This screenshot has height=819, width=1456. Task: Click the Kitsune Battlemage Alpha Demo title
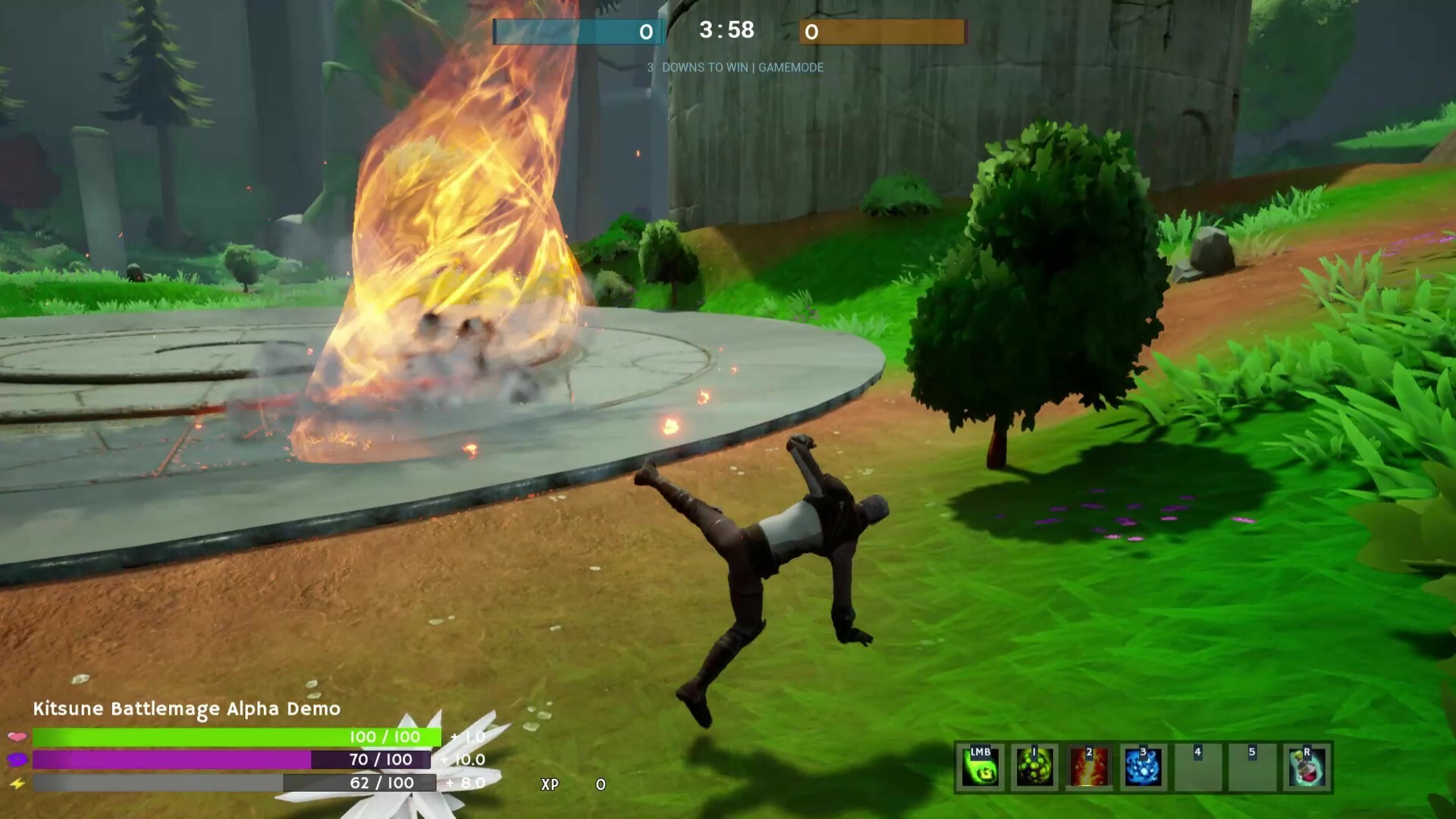(187, 711)
